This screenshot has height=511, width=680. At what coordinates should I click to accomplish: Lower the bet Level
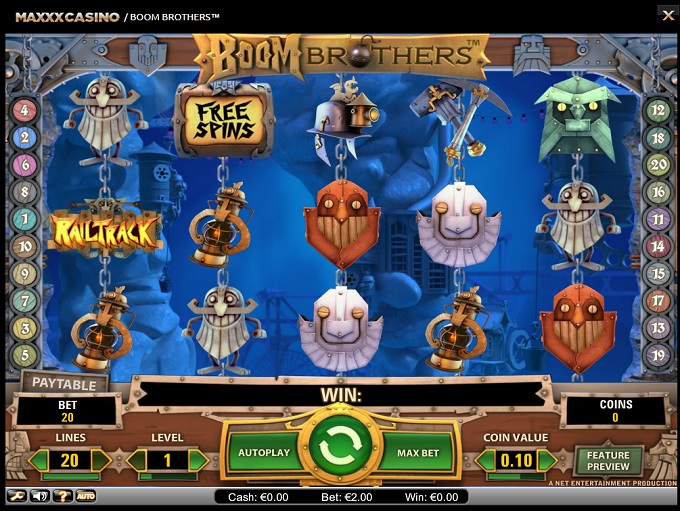pyautogui.click(x=137, y=461)
